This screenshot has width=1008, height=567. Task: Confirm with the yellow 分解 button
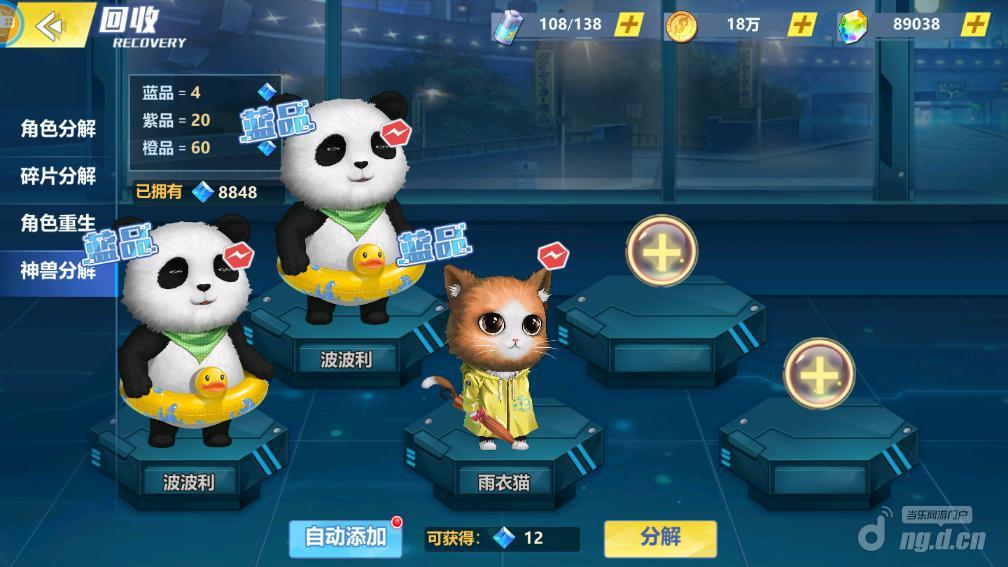pyautogui.click(x=660, y=537)
